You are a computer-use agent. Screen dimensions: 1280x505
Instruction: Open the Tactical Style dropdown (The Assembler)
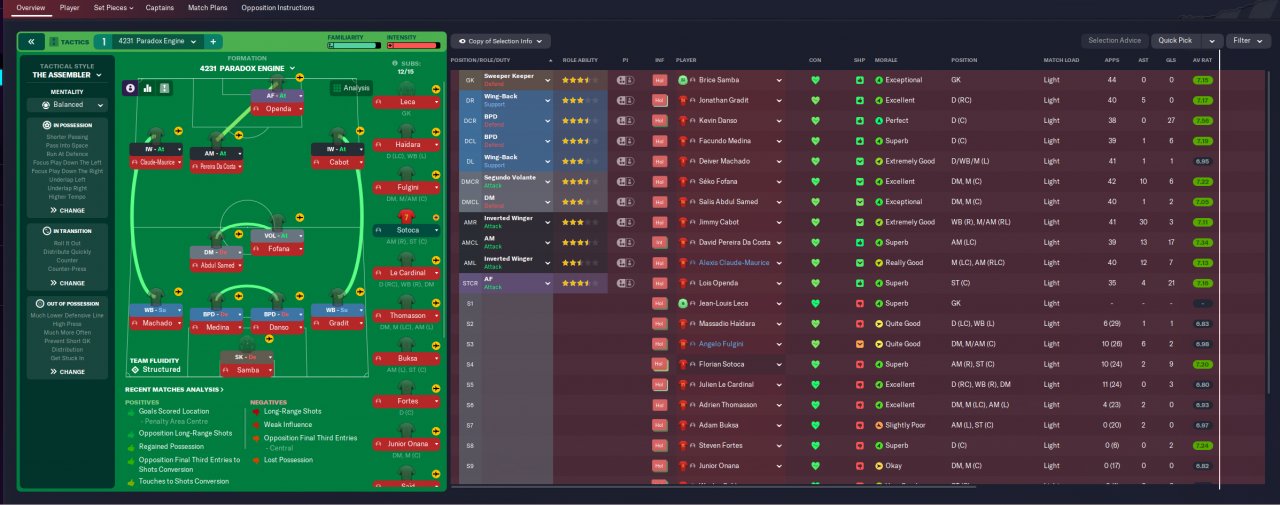point(67,75)
